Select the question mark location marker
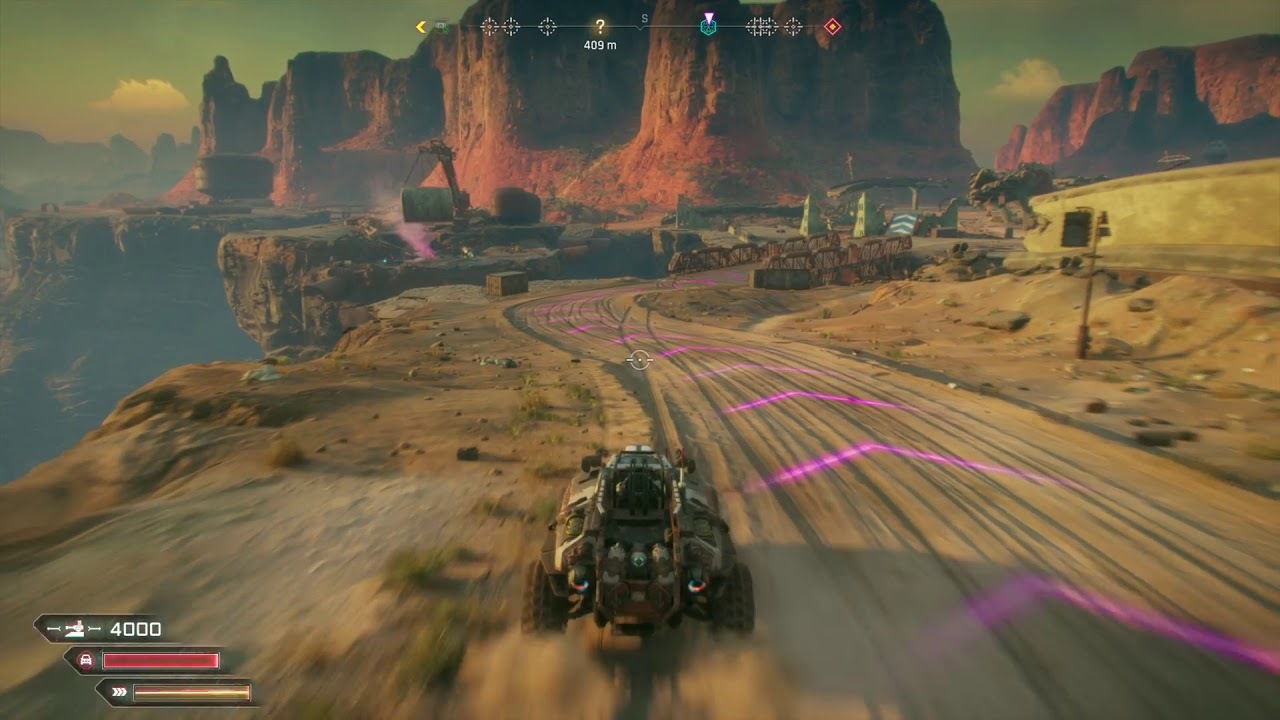Image resolution: width=1280 pixels, height=720 pixels. point(600,27)
